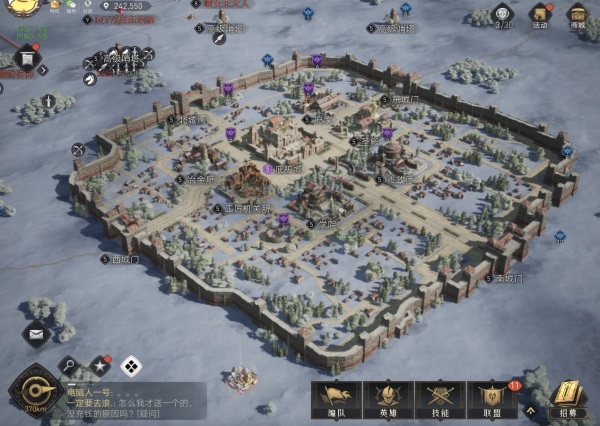Click the magnifying glass search icon

coord(69,366)
